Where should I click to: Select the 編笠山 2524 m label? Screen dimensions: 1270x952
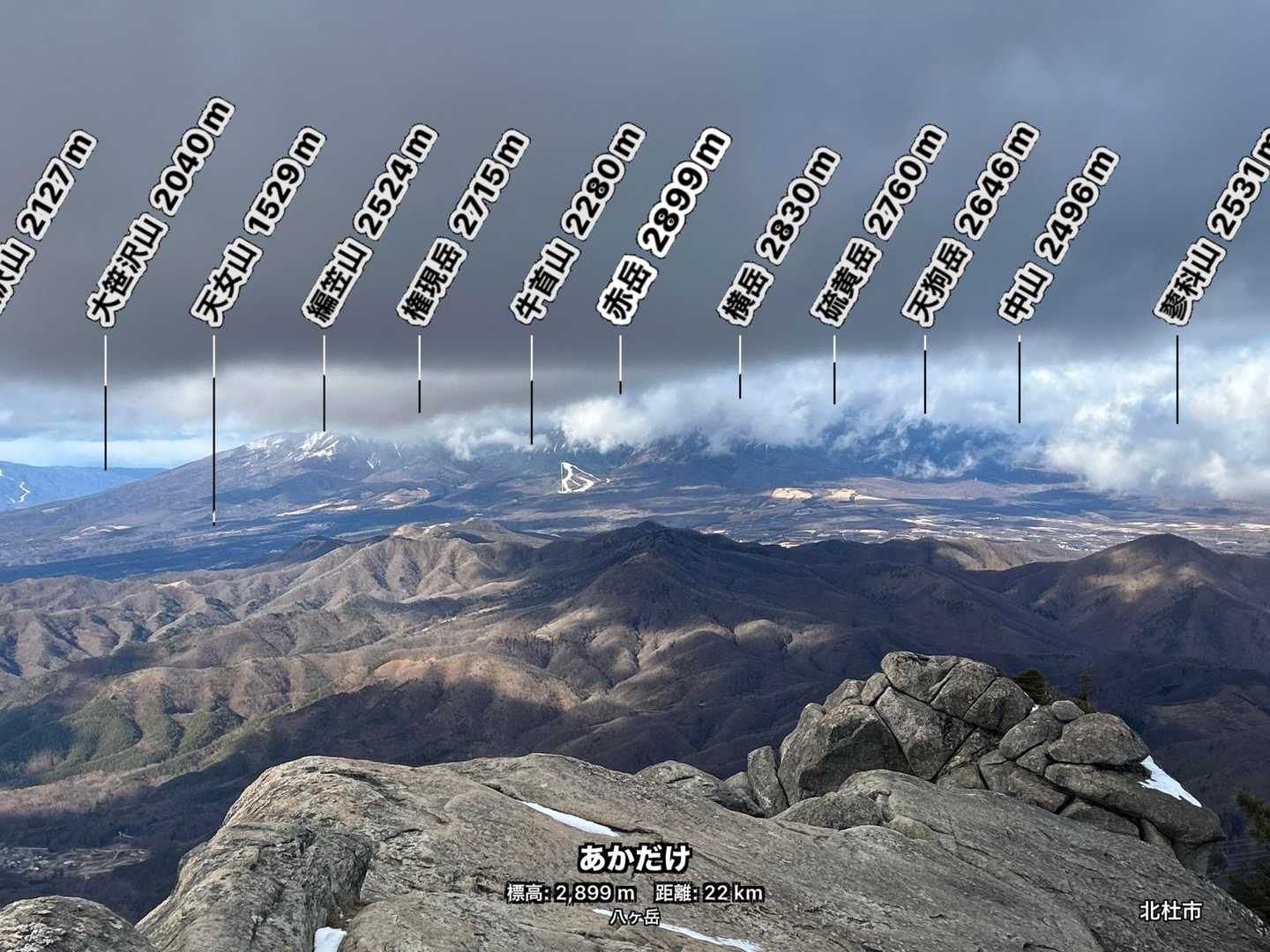(370, 227)
